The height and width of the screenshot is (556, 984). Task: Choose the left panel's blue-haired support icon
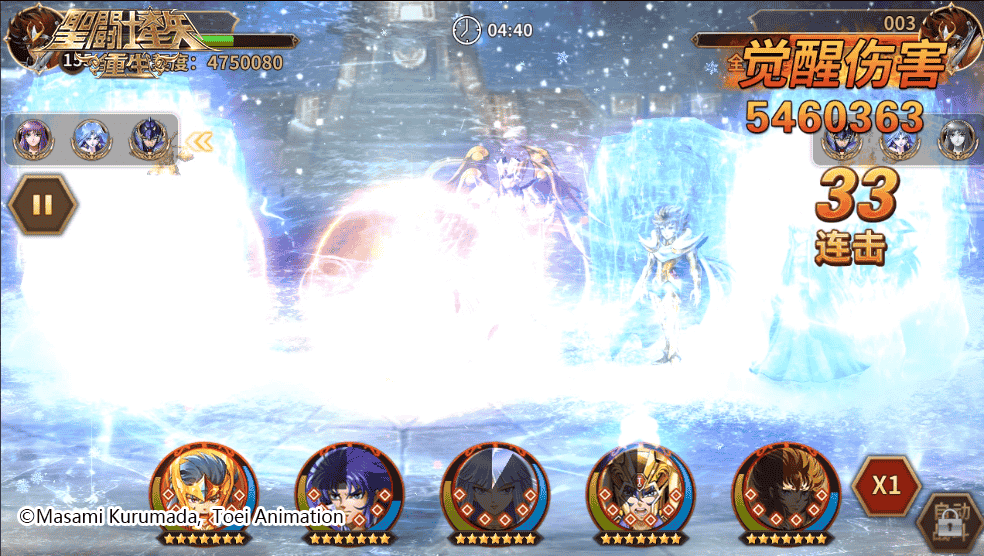90,139
